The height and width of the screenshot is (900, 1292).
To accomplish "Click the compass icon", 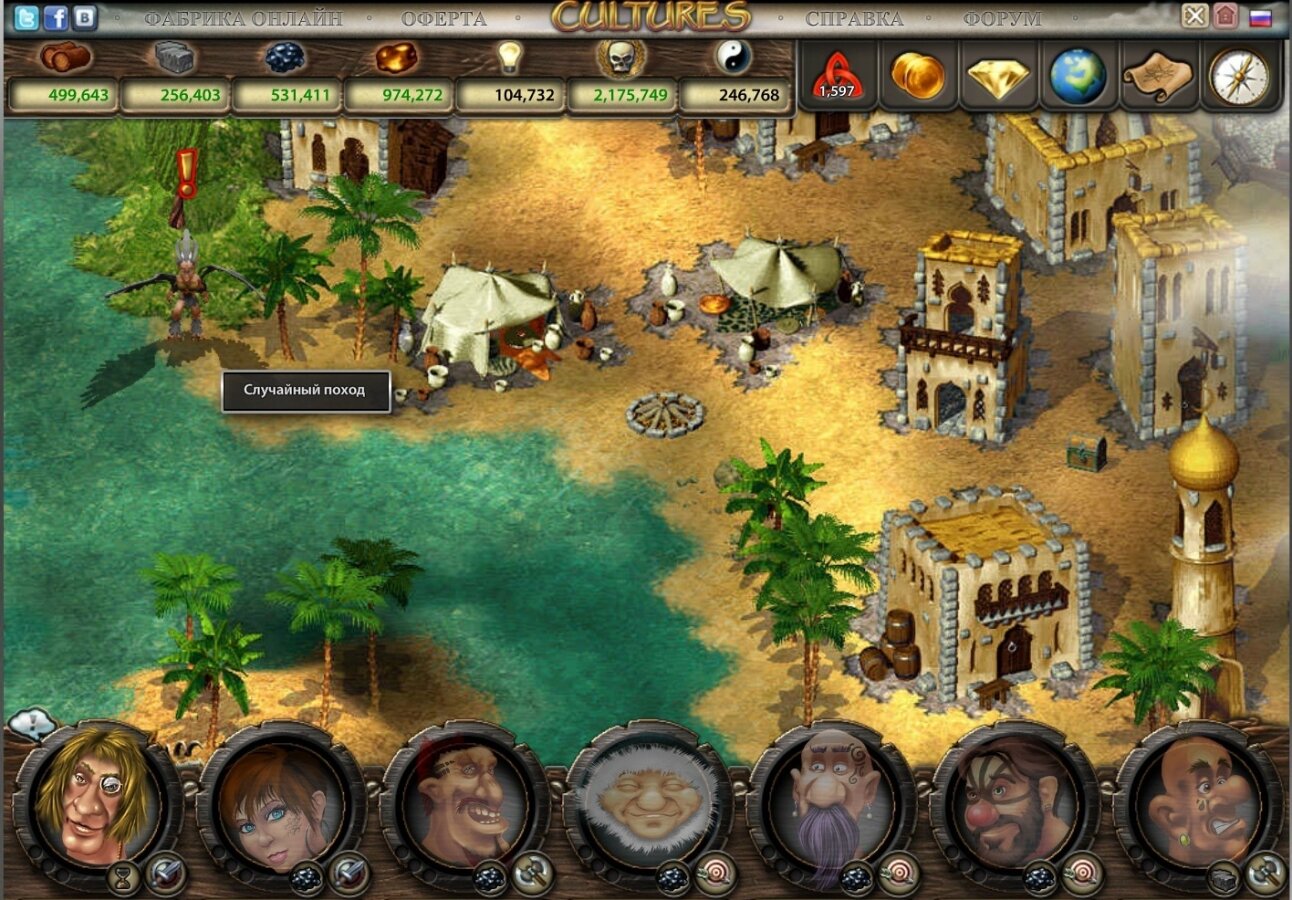I will [1239, 76].
